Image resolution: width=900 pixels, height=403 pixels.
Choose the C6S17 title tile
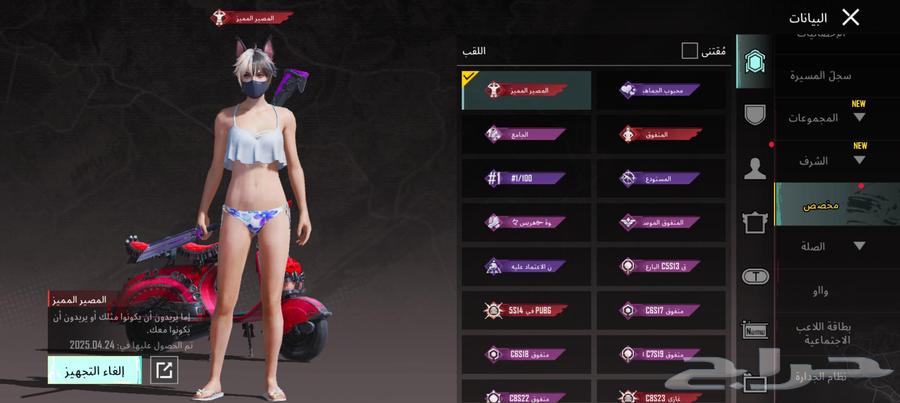(x=661, y=310)
